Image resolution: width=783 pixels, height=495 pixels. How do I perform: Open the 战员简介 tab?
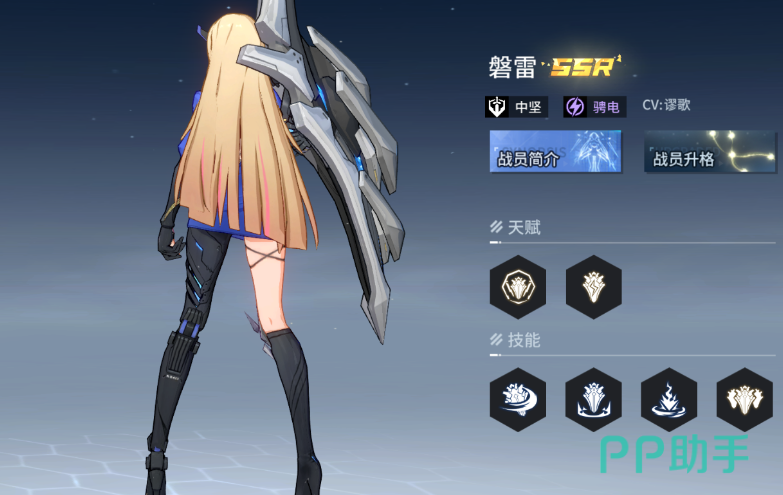[555, 152]
